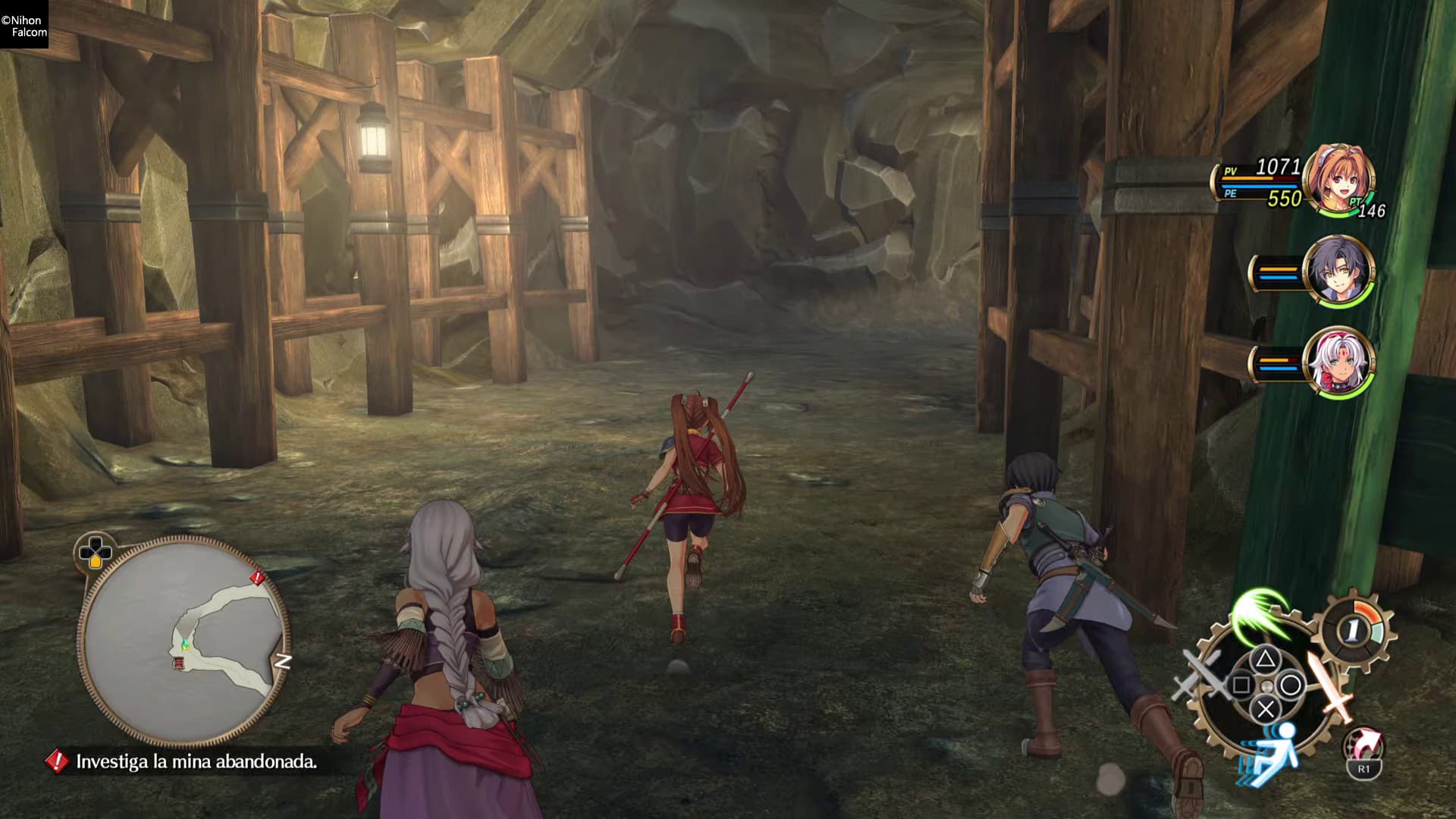Switch to the dark-haired boy portrait
This screenshot has height=819, width=1456.
pos(1338,271)
